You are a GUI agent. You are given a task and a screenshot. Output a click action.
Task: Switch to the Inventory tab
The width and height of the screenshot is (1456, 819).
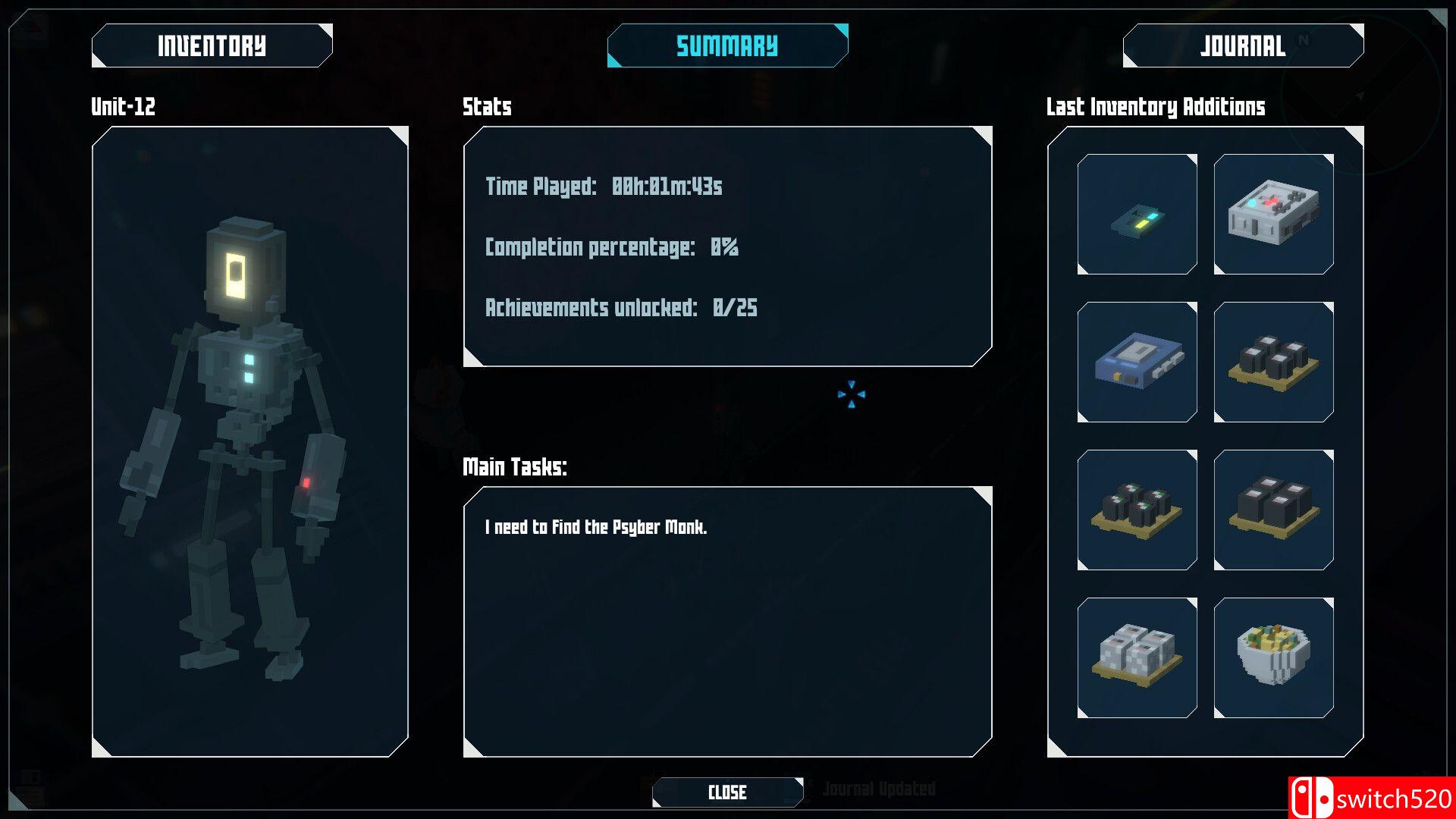(212, 45)
